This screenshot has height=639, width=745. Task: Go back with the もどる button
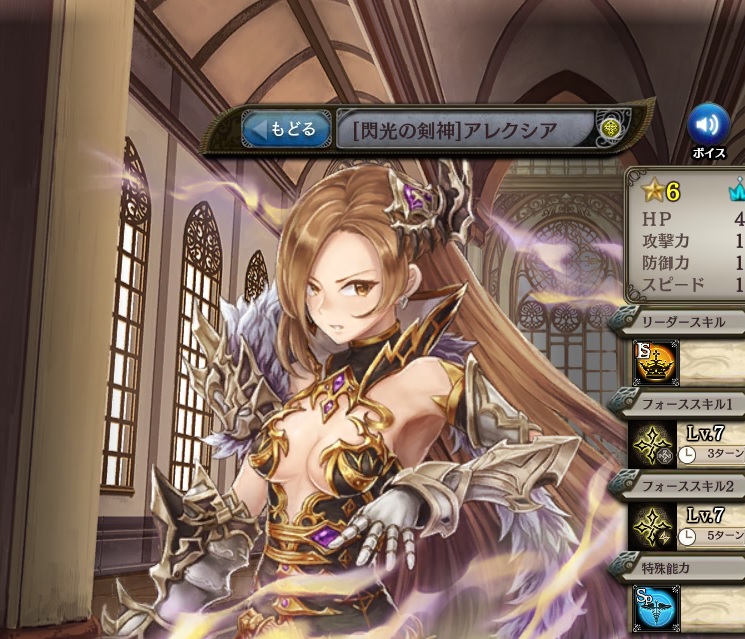(x=286, y=129)
